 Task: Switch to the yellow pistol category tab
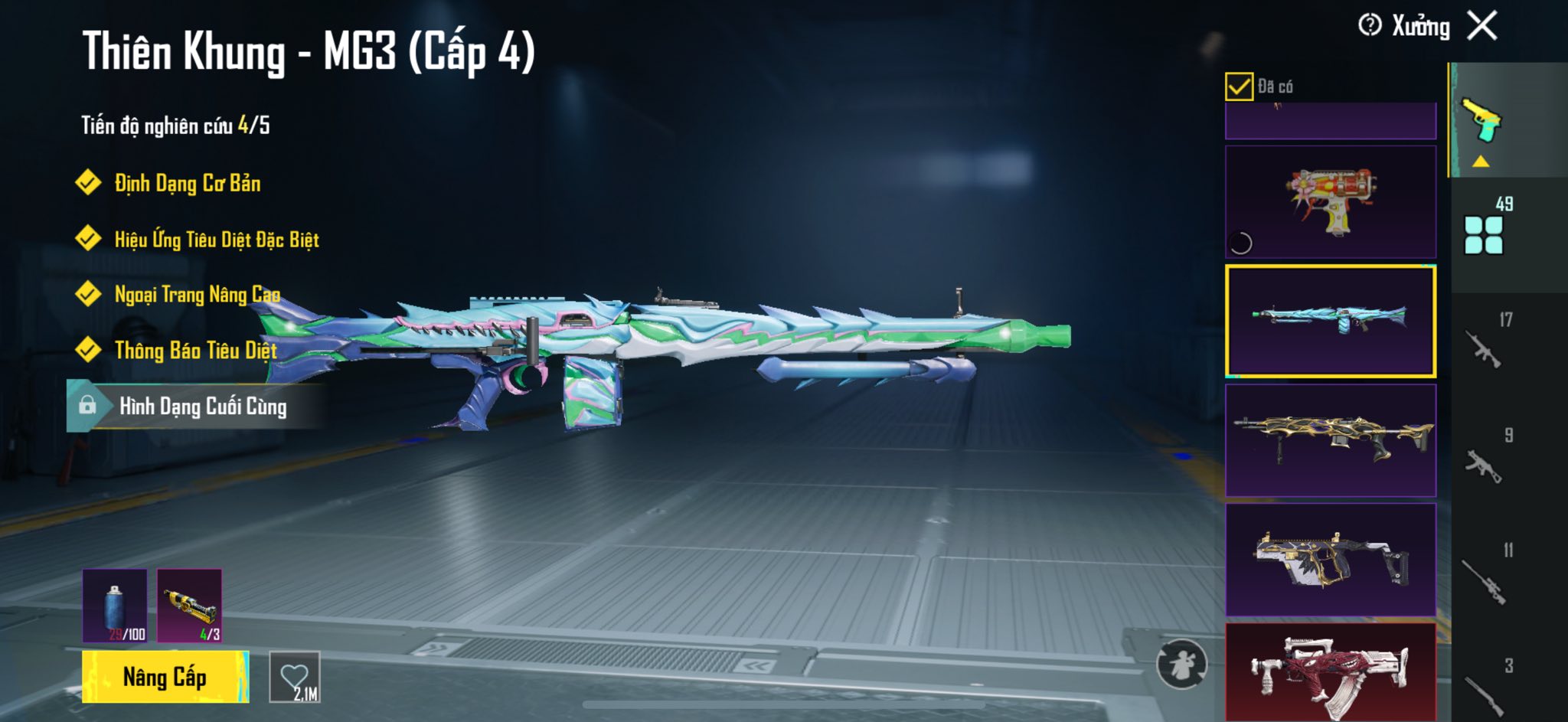[x=1482, y=121]
